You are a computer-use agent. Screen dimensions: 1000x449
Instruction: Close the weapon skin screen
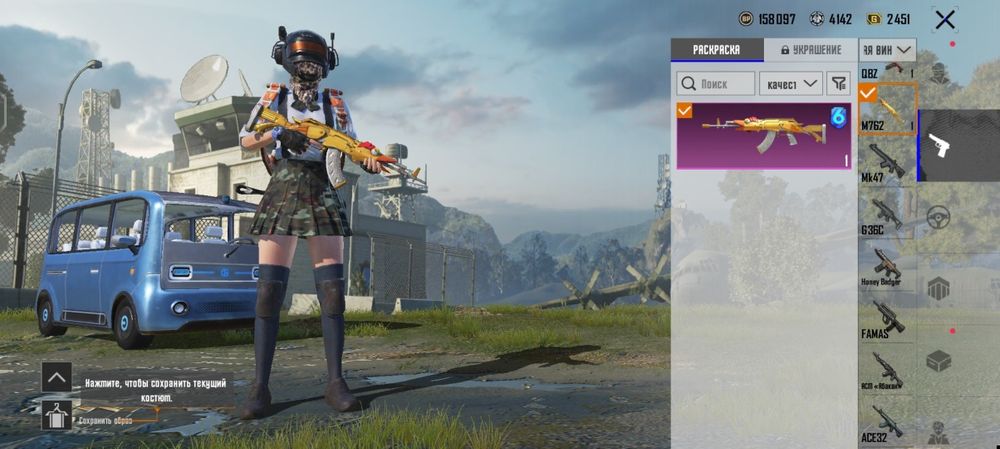[x=944, y=19]
